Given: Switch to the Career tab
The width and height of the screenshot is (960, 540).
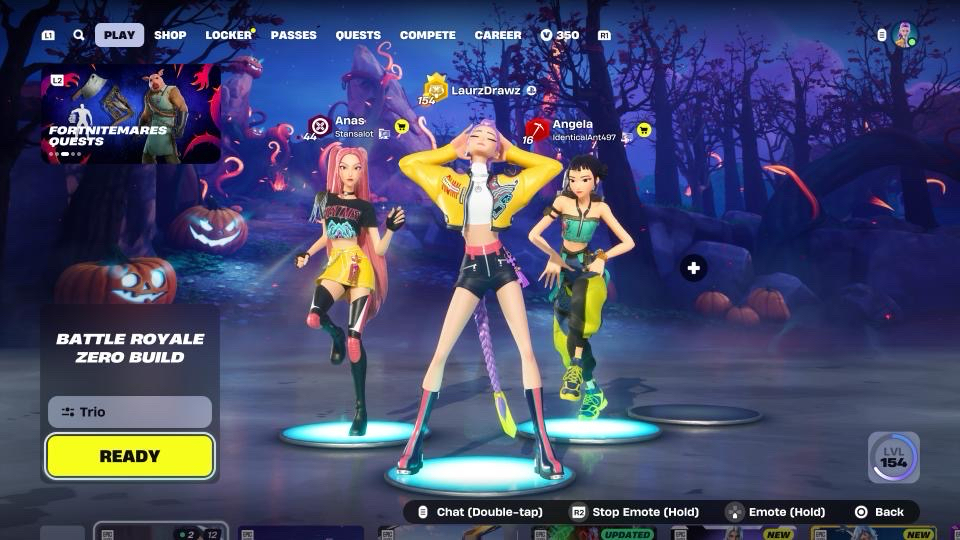Looking at the screenshot, I should pos(498,35).
